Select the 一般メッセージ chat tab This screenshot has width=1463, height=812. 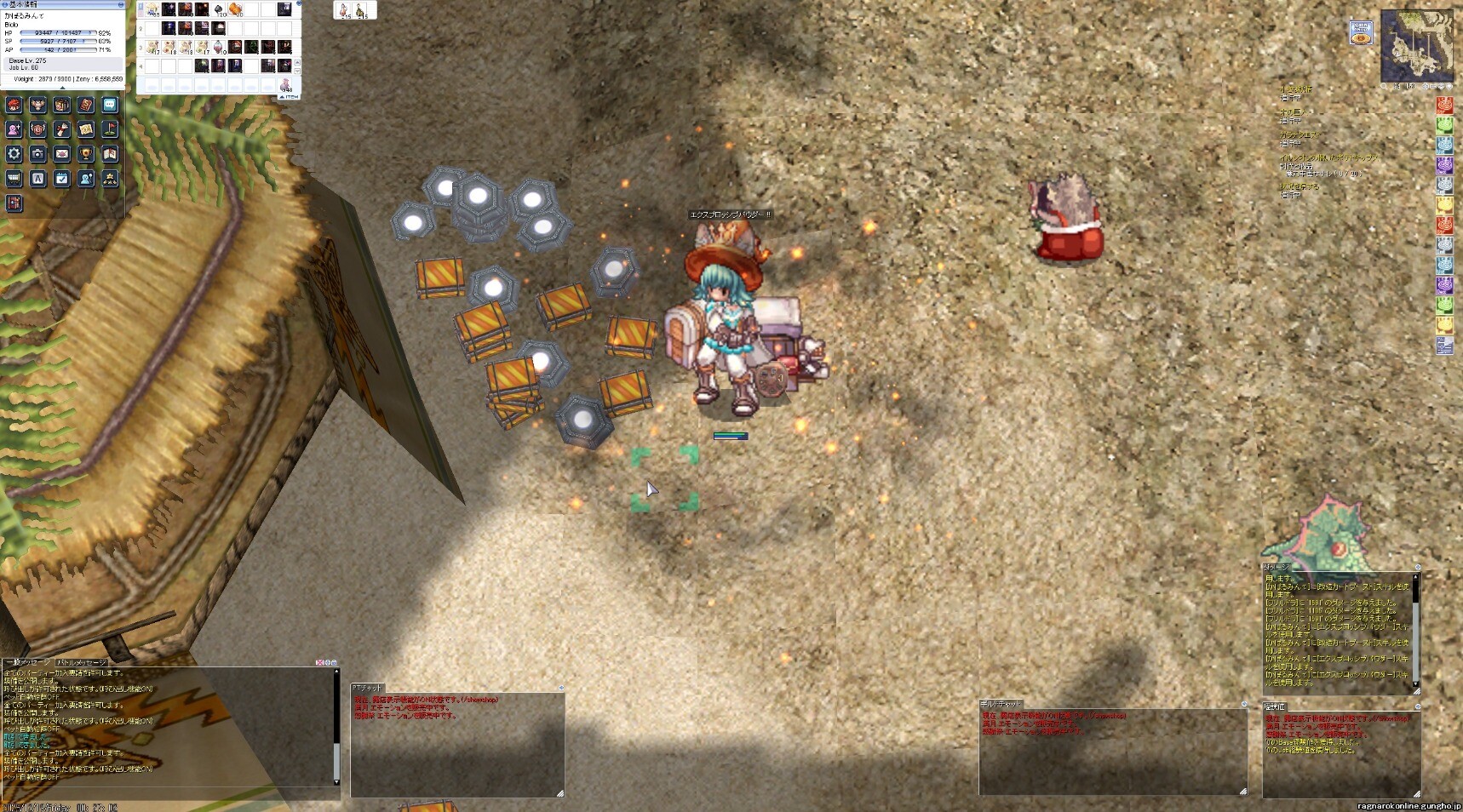pyautogui.click(x=28, y=662)
